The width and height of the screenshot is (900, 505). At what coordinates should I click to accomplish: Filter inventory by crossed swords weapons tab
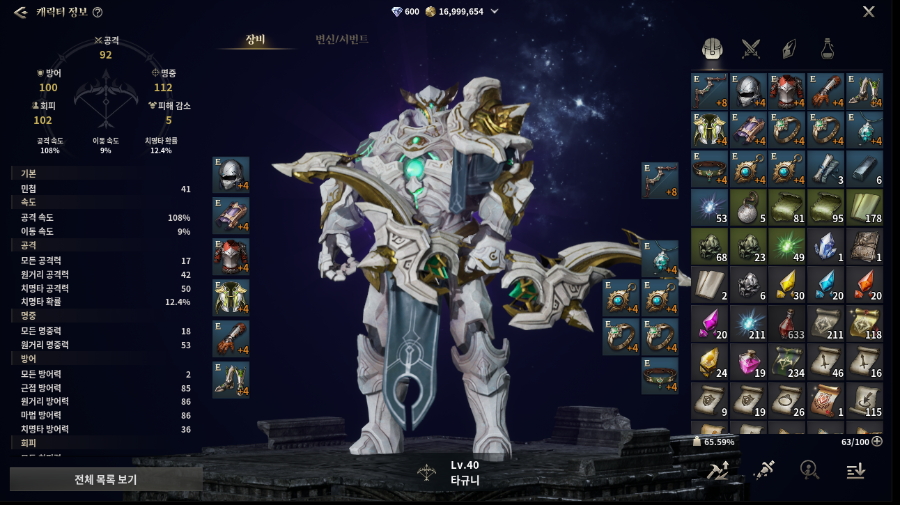(750, 48)
